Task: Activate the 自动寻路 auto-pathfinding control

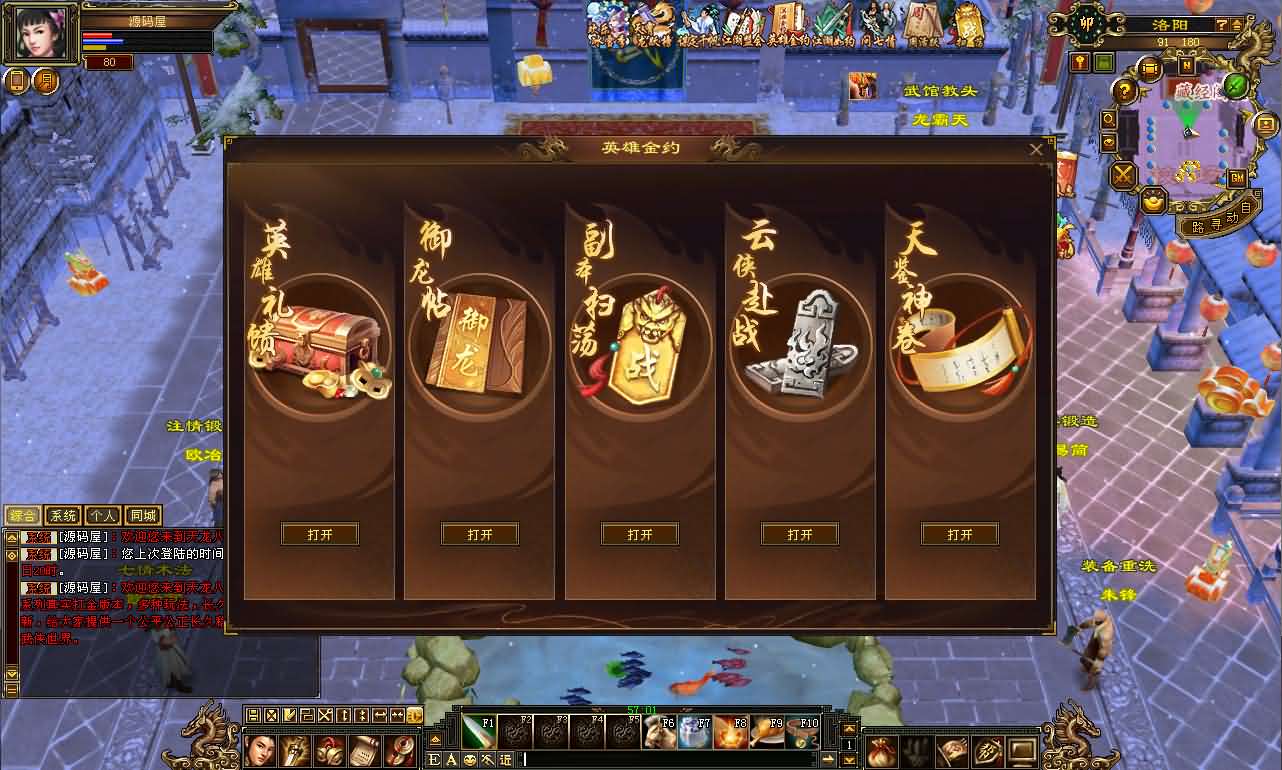Action: 1224,220
